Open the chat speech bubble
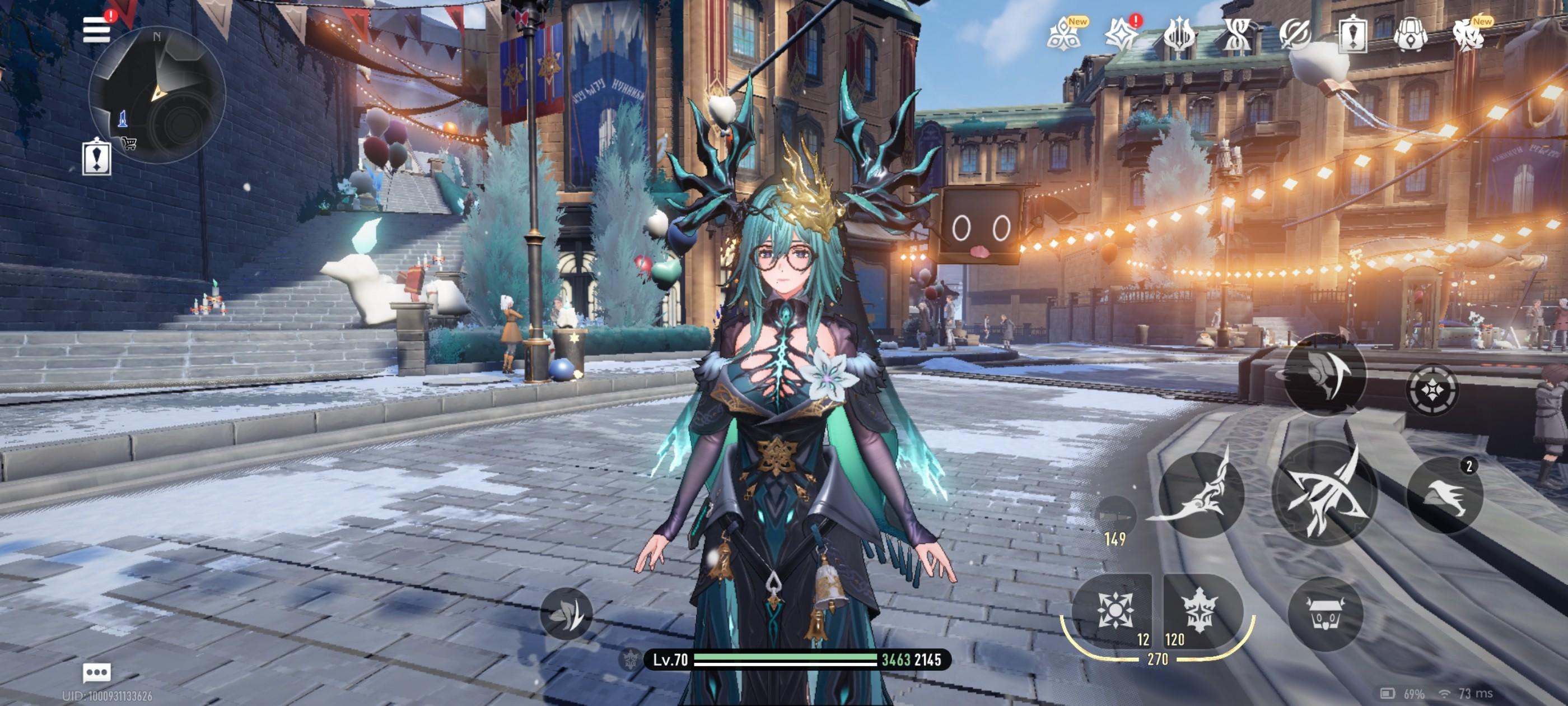This screenshot has height=706, width=1568. pyautogui.click(x=97, y=672)
